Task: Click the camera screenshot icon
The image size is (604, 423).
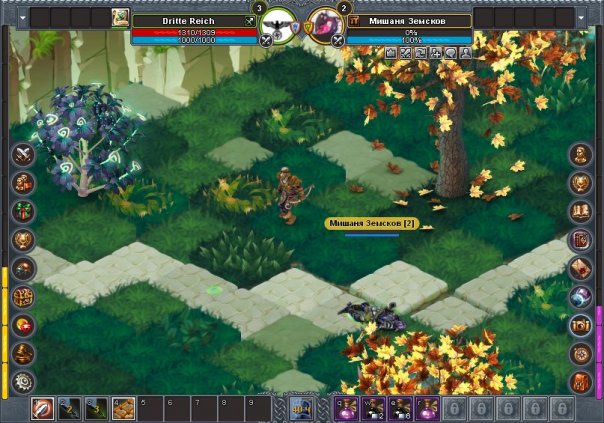Action: point(582,325)
